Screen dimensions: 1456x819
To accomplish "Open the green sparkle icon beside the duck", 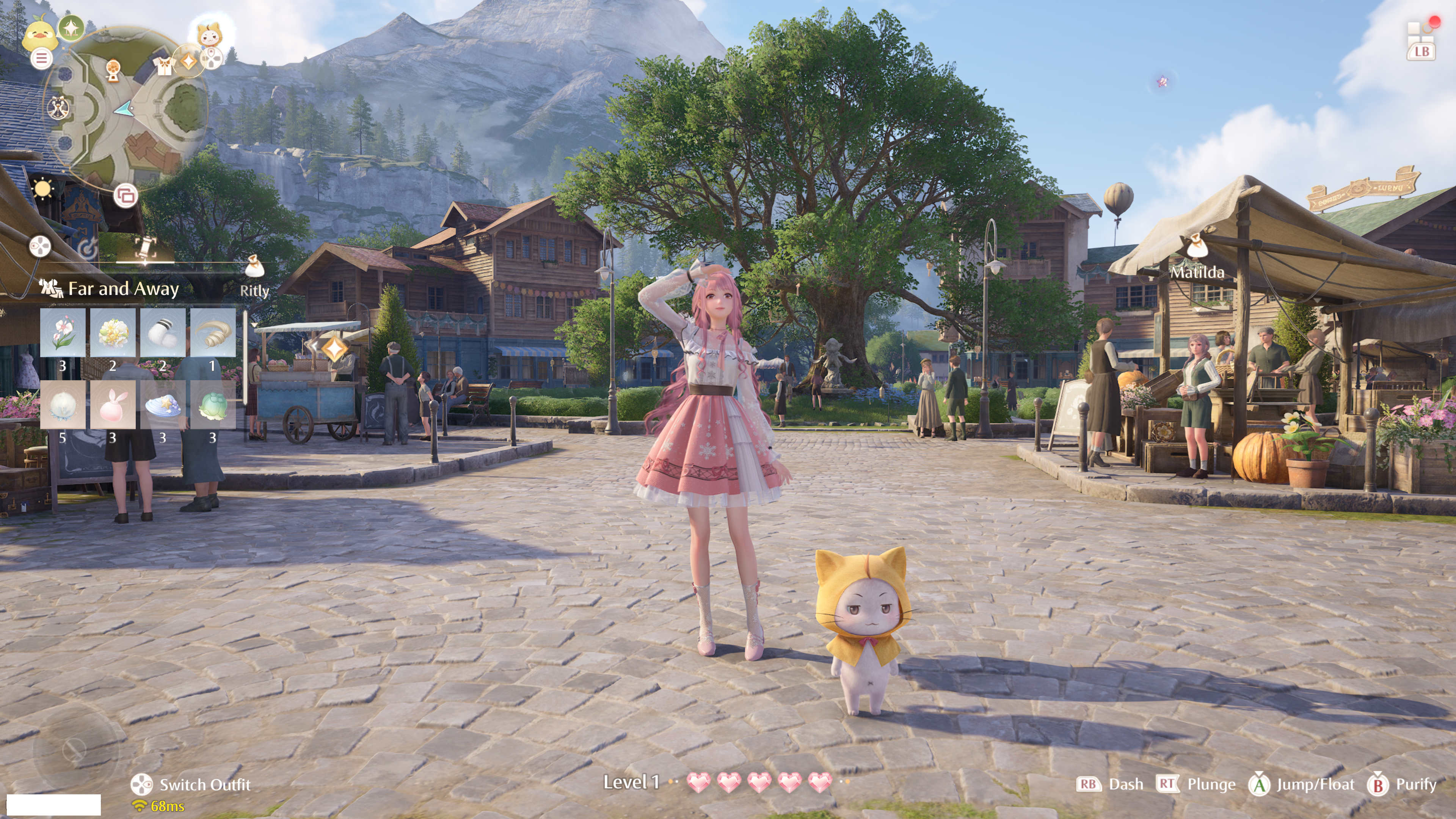I will 71,27.
